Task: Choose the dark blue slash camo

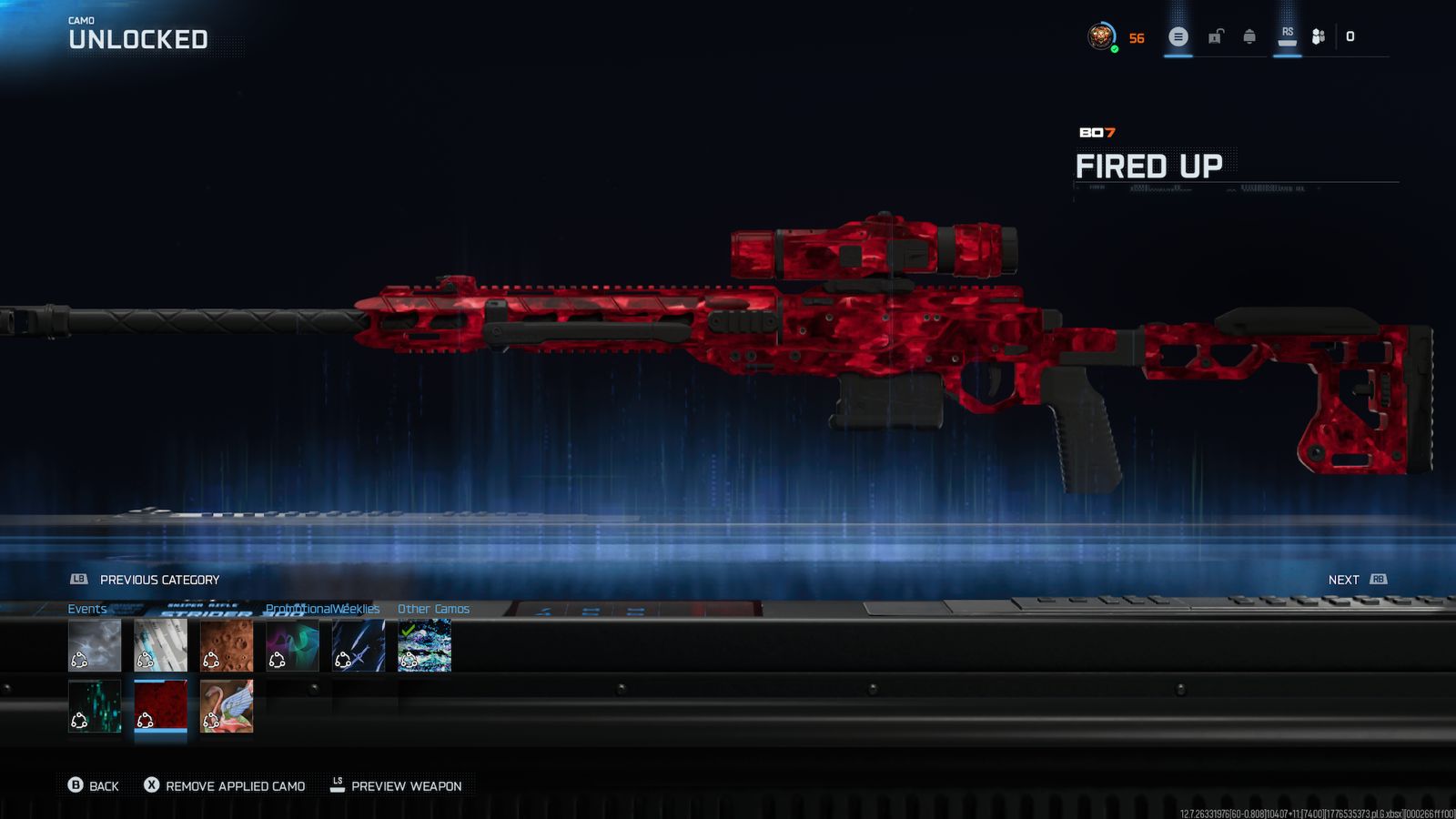Action: tap(359, 645)
